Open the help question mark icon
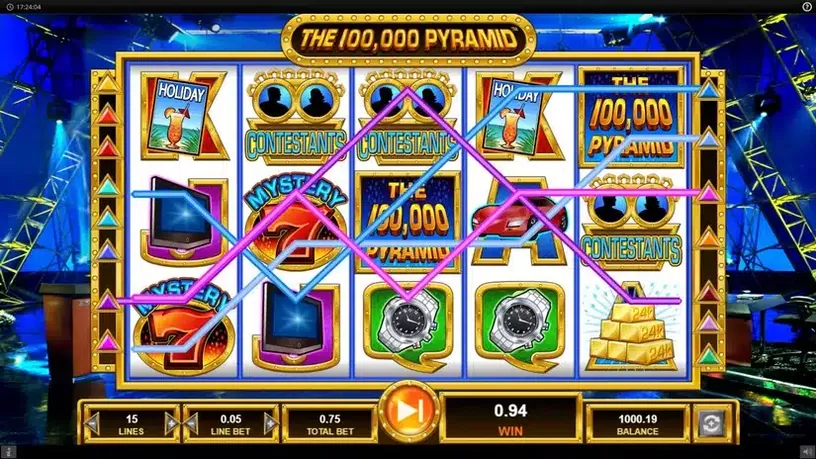This screenshot has width=816, height=459. point(806,6)
